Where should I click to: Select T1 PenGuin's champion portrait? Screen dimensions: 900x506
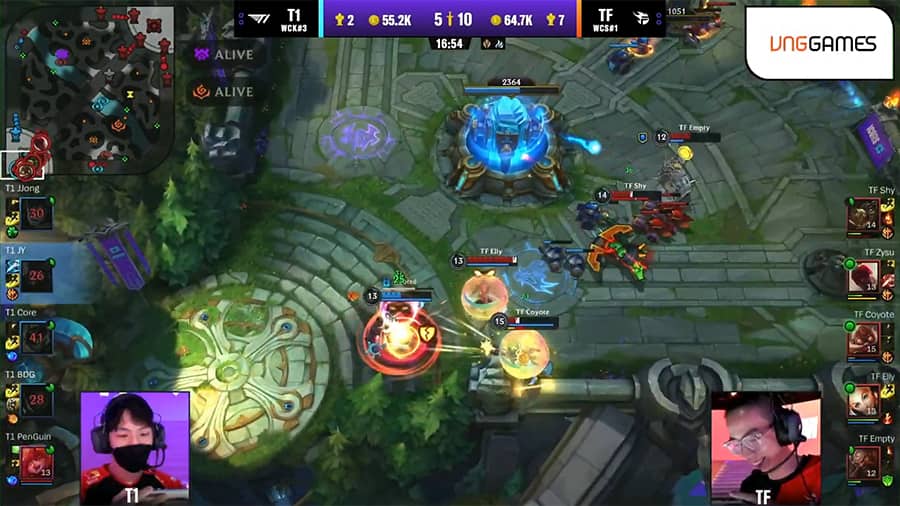[x=37, y=464]
